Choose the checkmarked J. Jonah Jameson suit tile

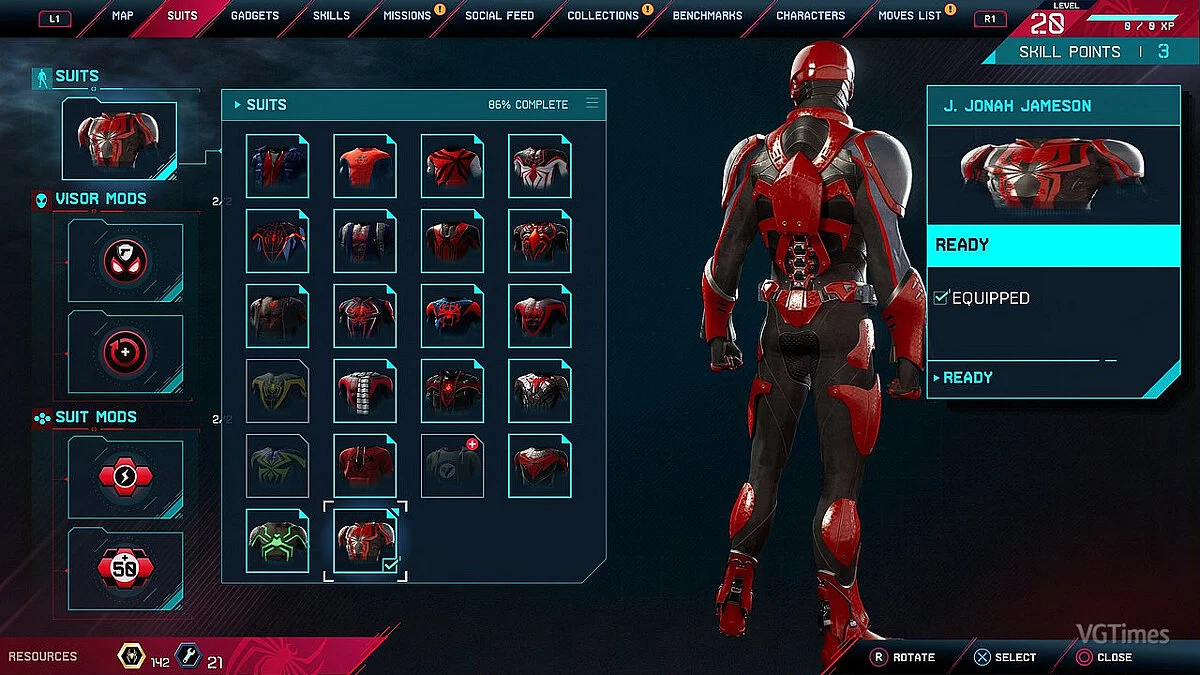[365, 540]
